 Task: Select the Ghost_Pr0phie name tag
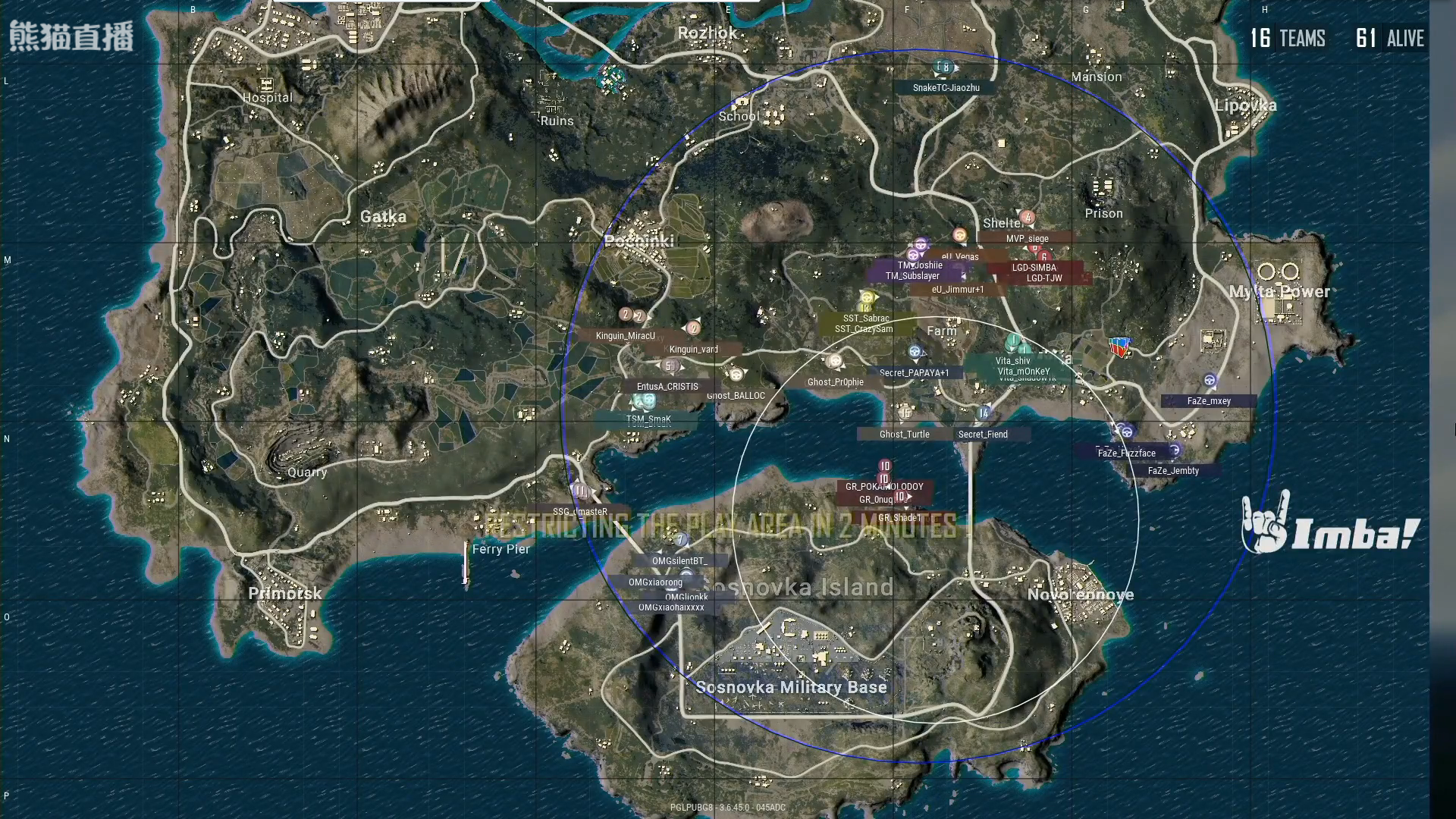(835, 382)
